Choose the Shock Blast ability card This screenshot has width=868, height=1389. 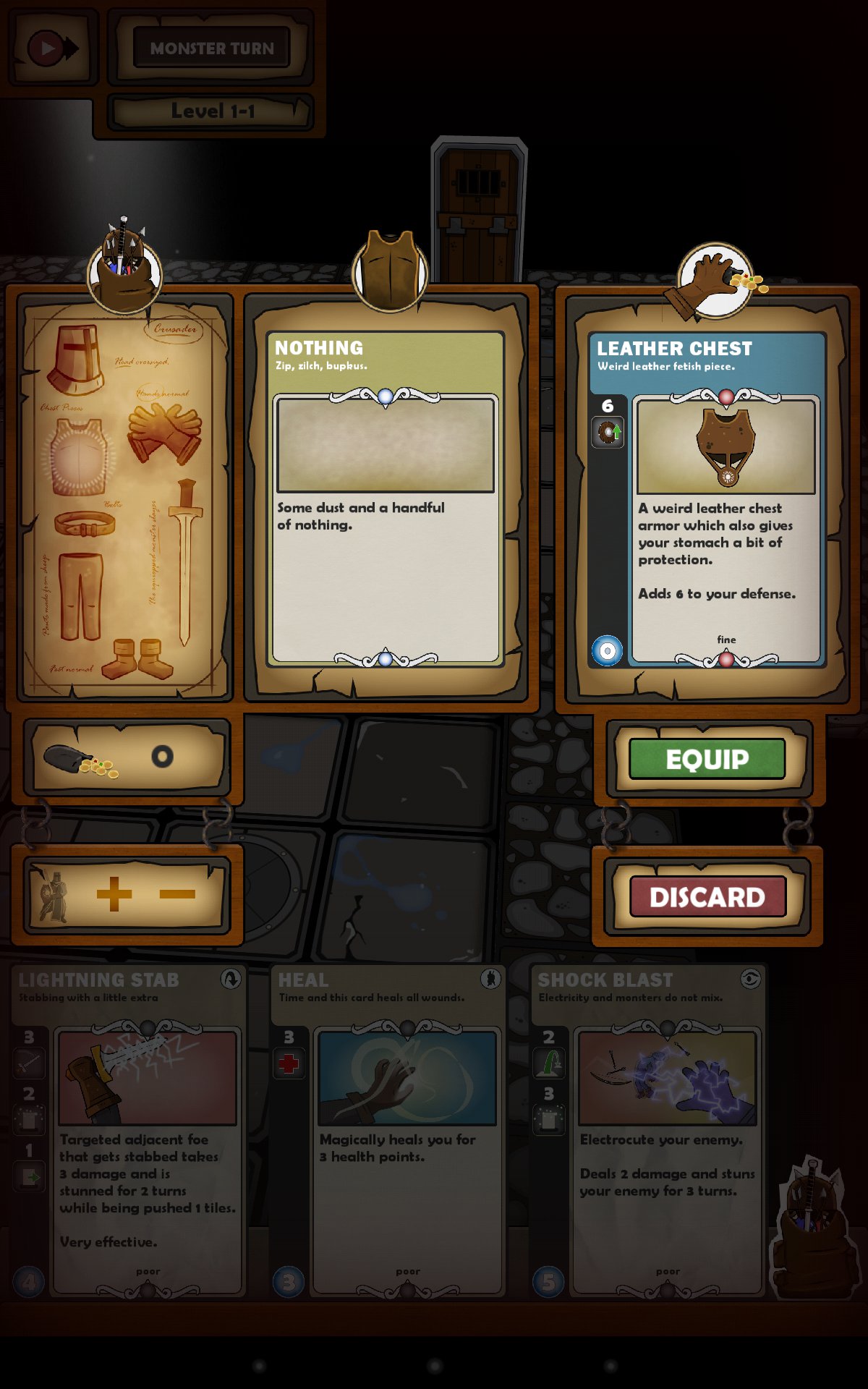648,1130
